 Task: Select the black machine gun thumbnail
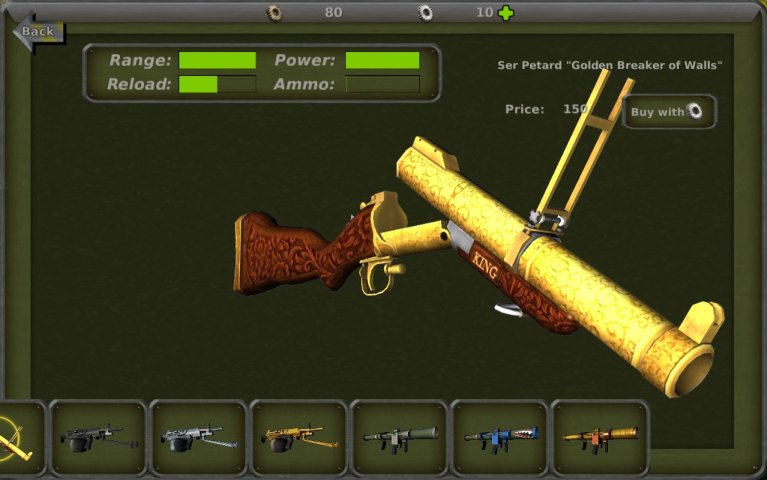pyautogui.click(x=98, y=437)
